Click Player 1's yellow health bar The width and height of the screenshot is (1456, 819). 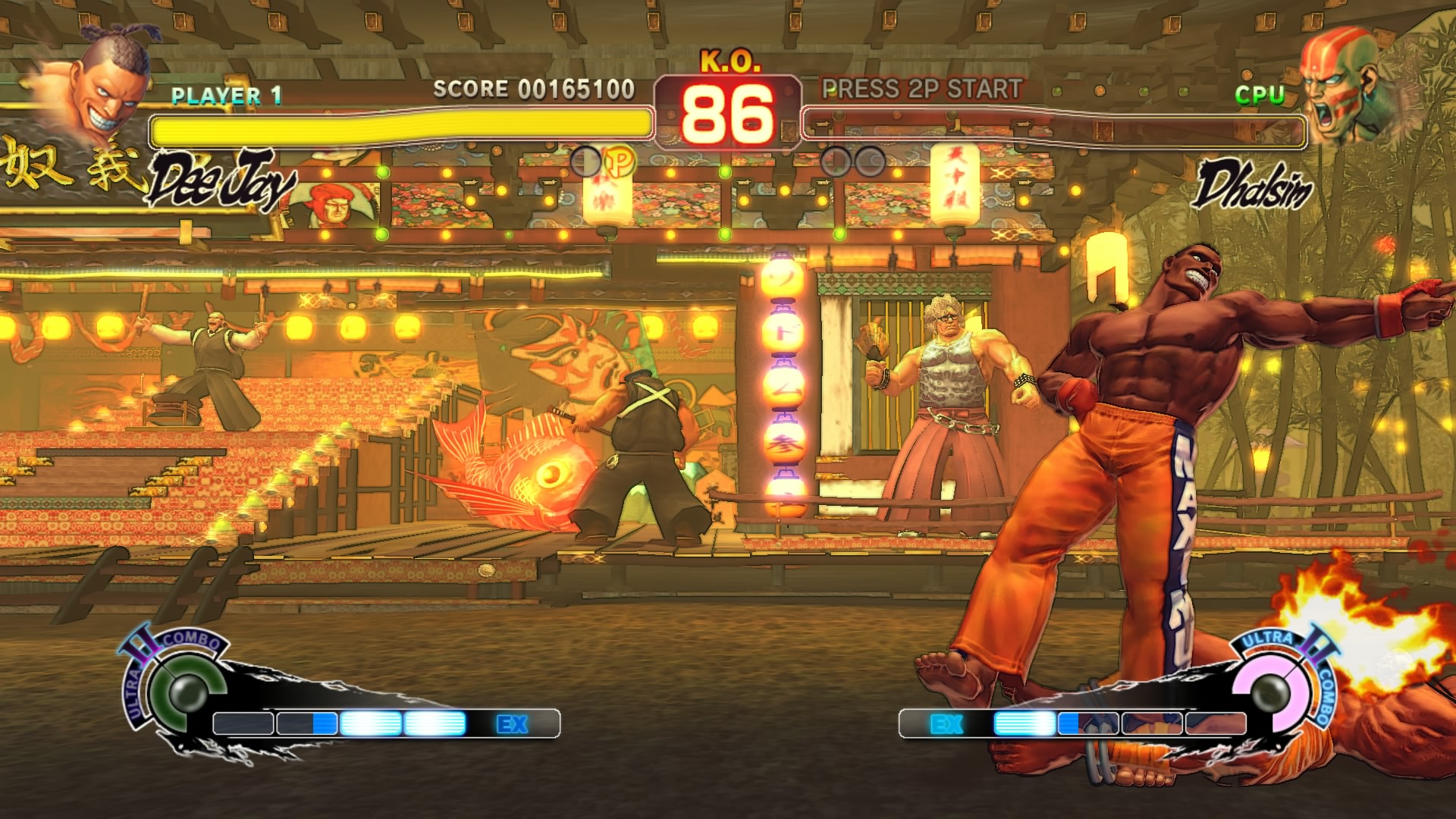[402, 127]
